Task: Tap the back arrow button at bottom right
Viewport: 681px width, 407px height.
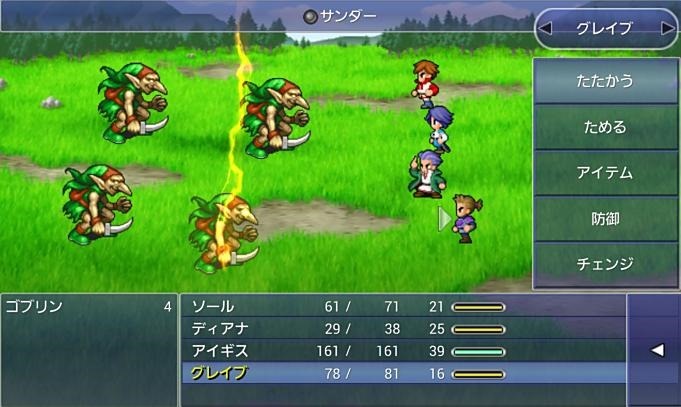Action: [656, 350]
